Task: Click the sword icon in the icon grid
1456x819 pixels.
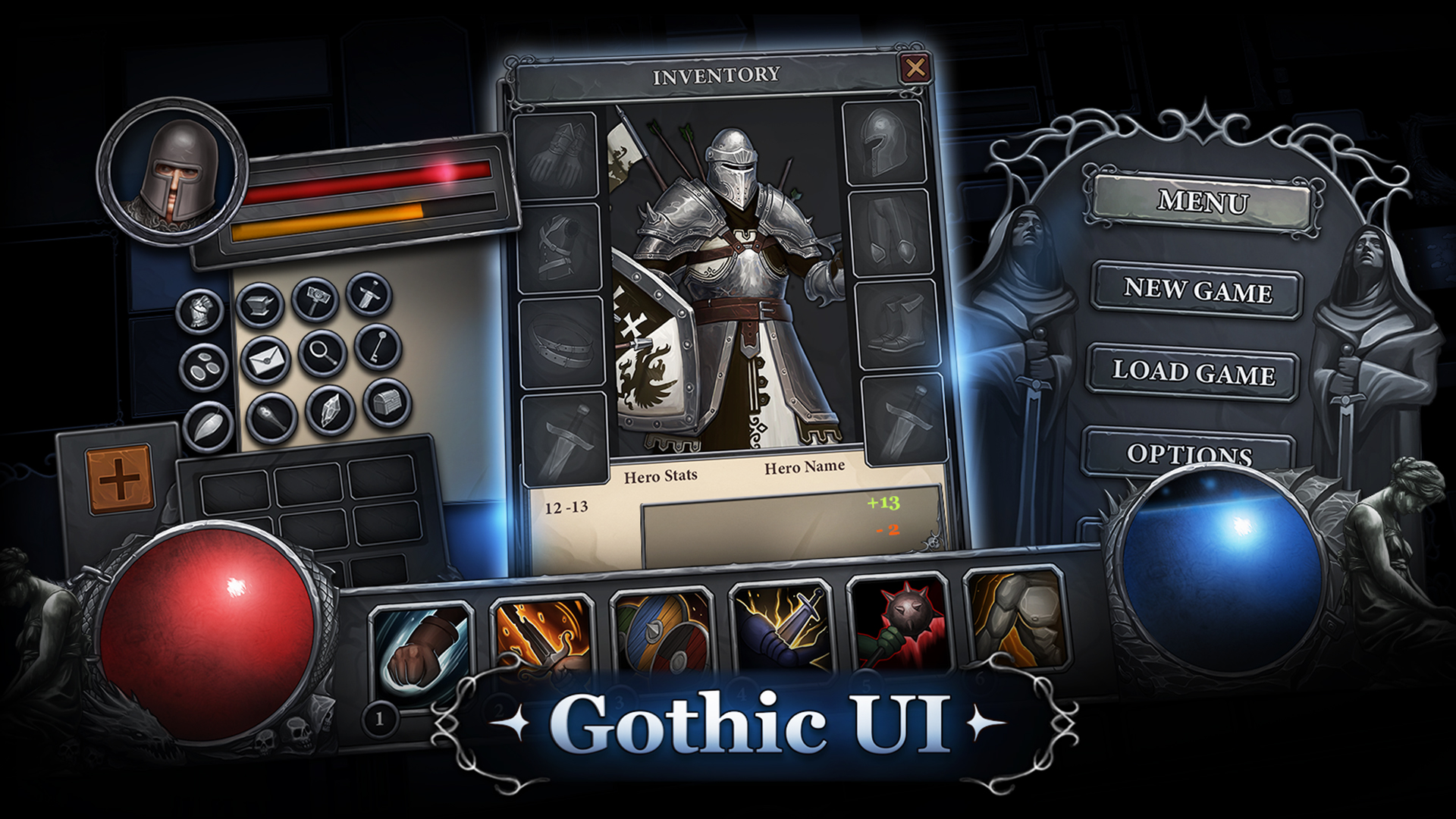Action: click(x=369, y=297)
